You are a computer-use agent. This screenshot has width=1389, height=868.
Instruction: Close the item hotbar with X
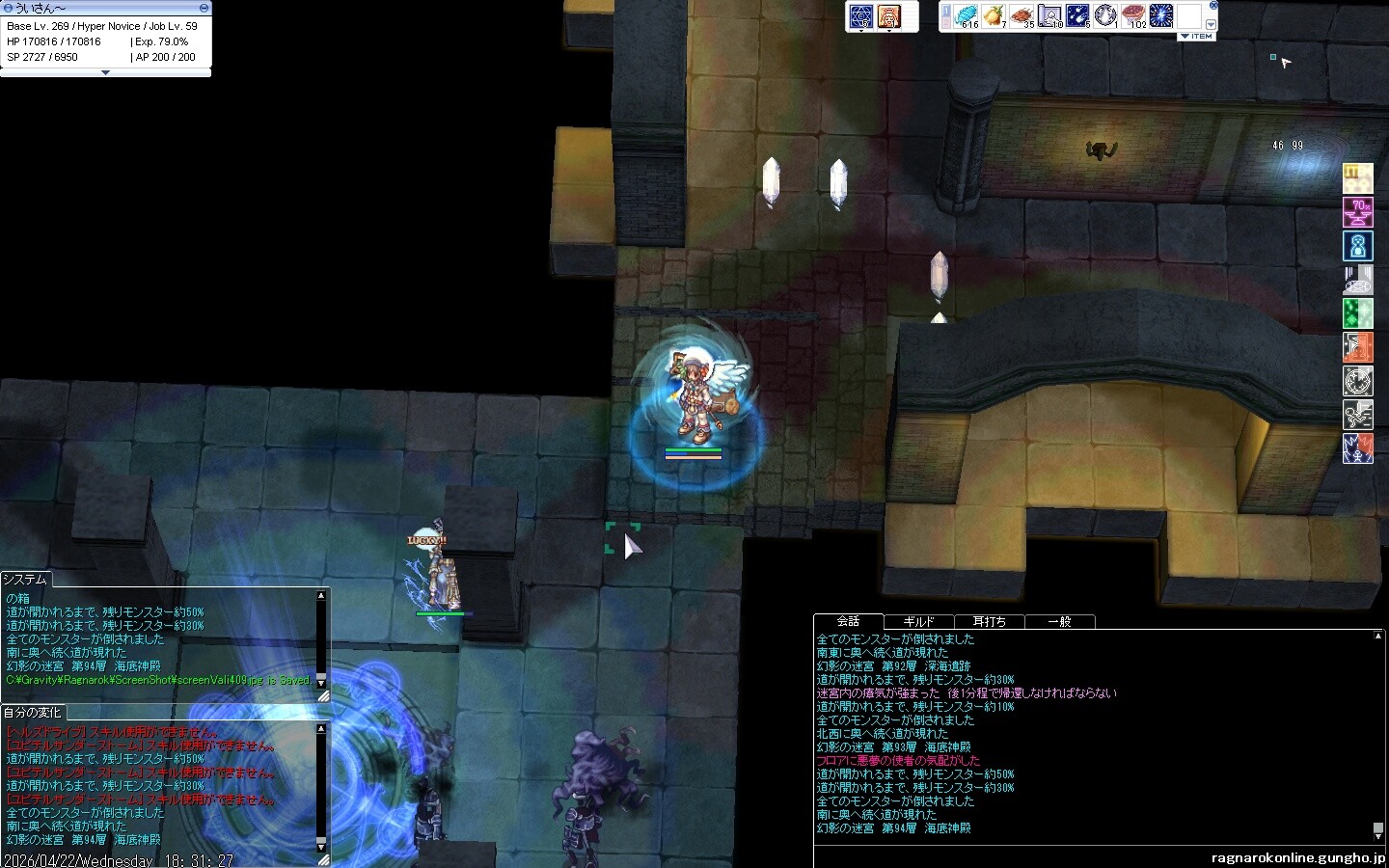pyautogui.click(x=1213, y=5)
